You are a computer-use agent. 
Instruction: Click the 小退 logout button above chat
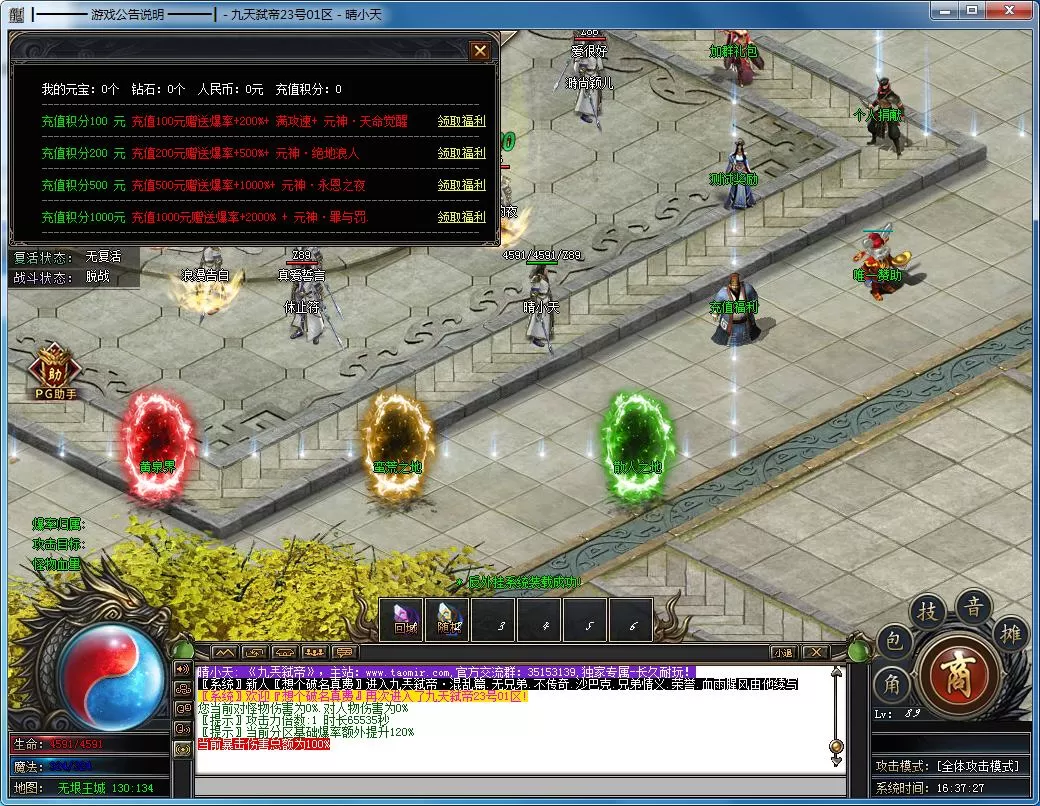click(x=783, y=652)
